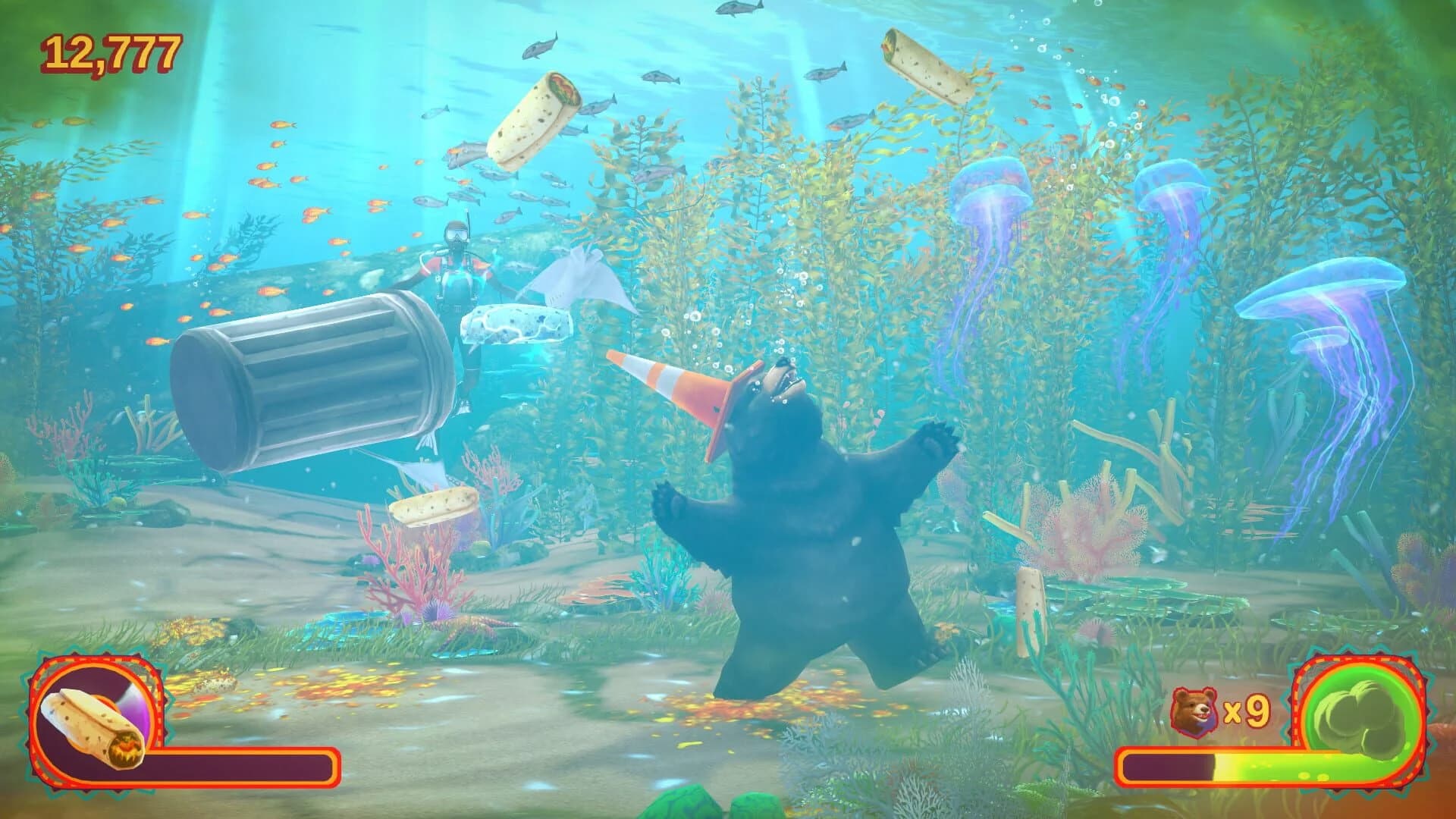
Task: Click the bear wearing the traffic cone
Action: 796,531
